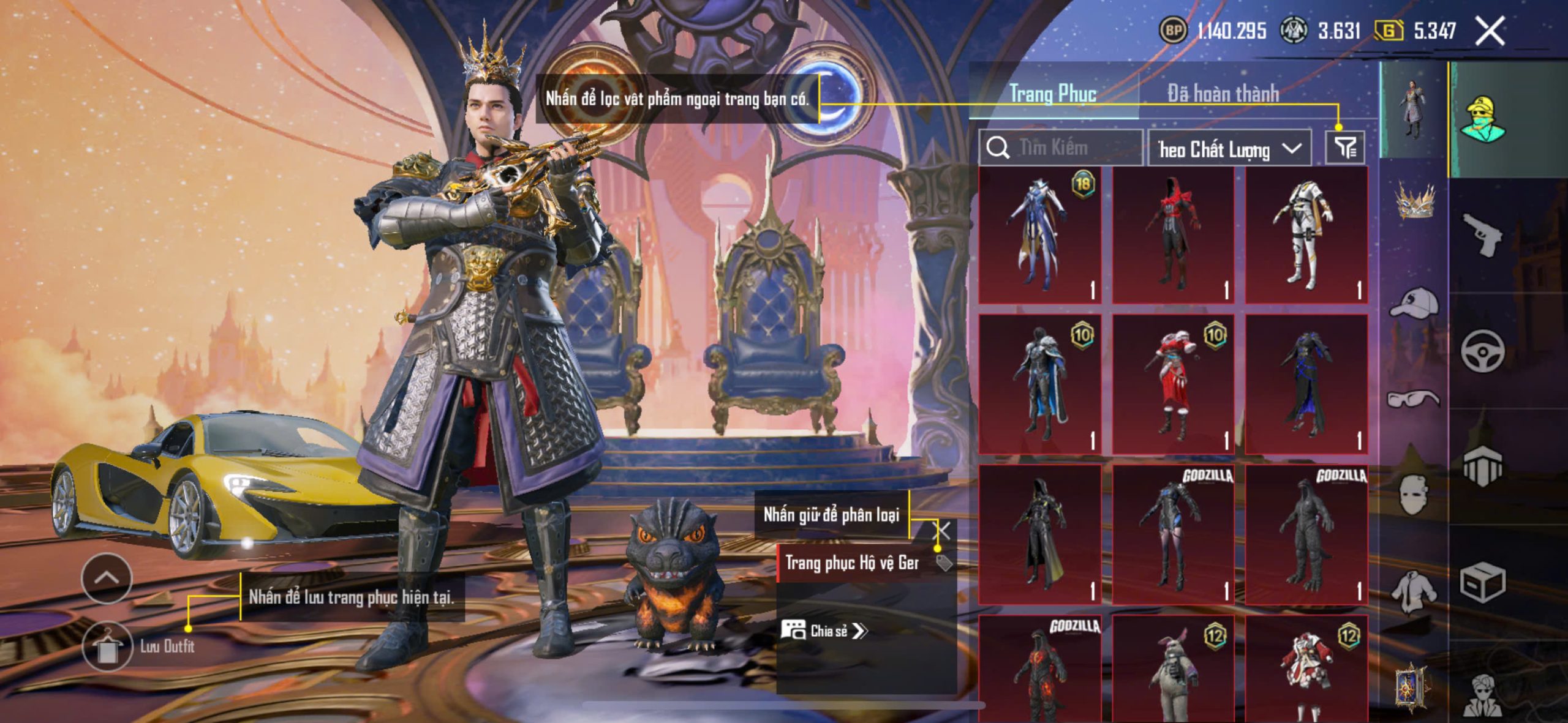This screenshot has height=723, width=1568.
Task: Share the outfit via Chia sẻ
Action: (824, 631)
